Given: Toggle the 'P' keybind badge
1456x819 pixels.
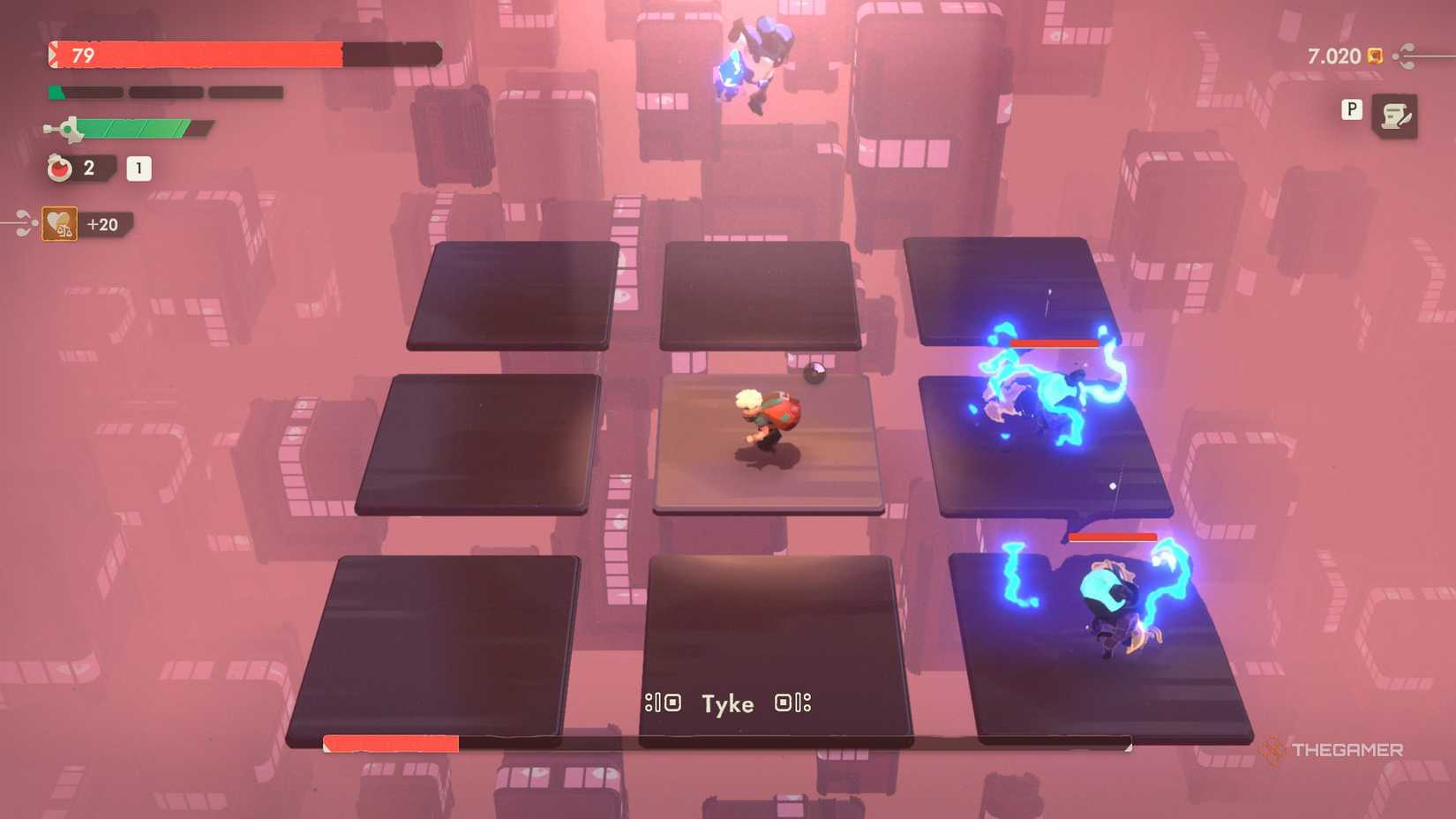Looking at the screenshot, I should [x=1351, y=109].
